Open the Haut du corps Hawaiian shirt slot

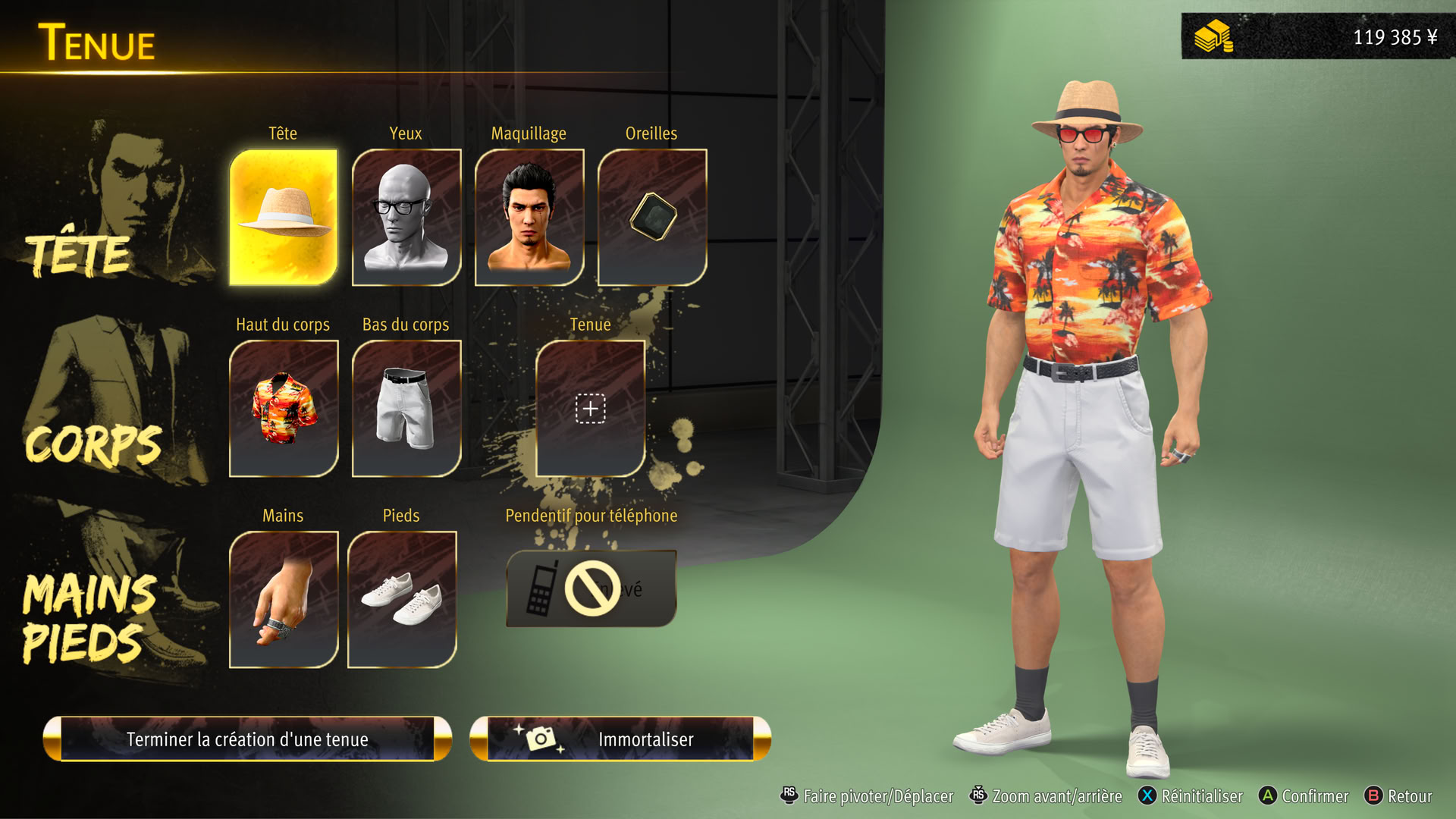pyautogui.click(x=284, y=409)
